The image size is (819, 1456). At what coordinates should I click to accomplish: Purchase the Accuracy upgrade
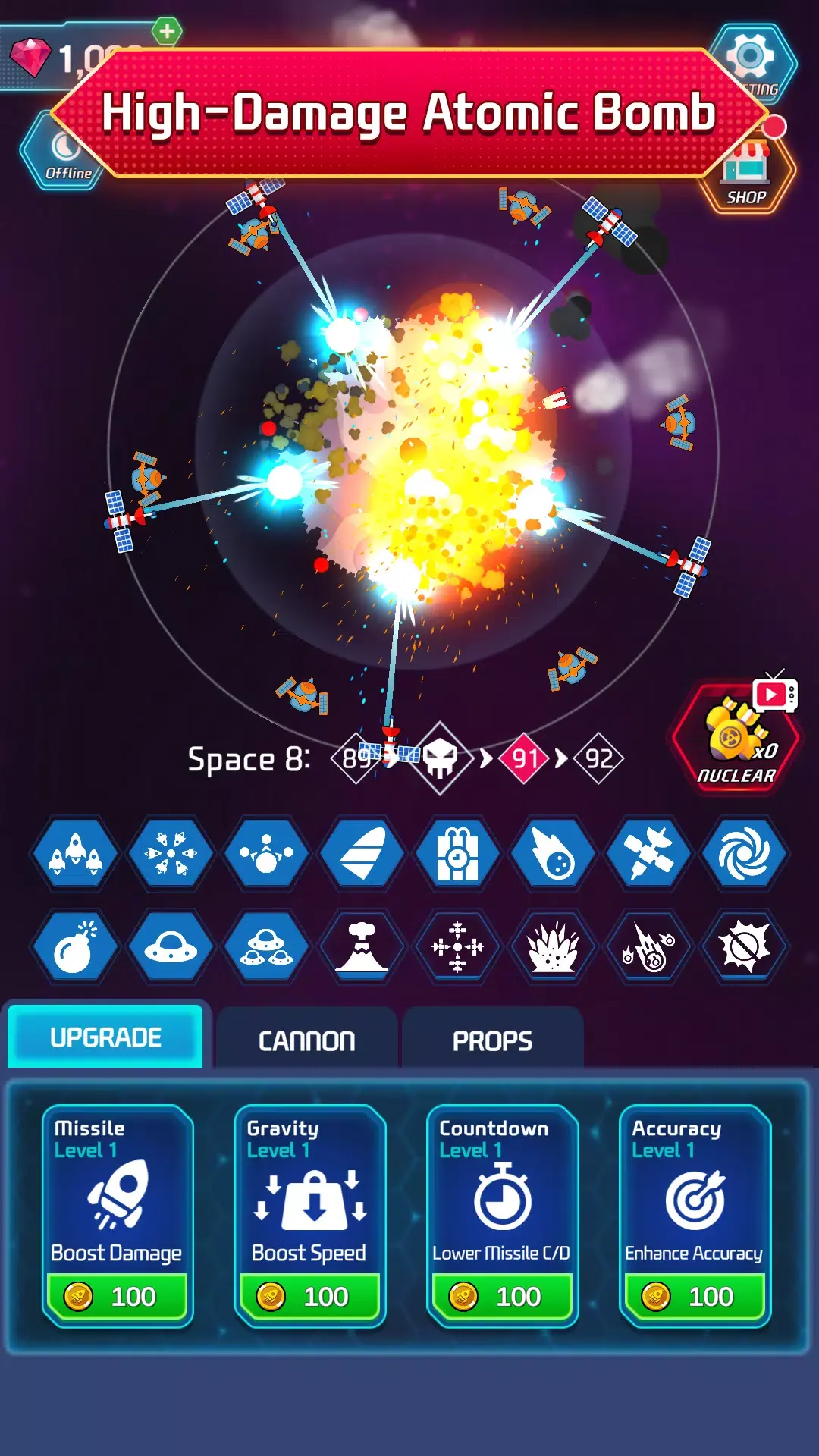point(695,1296)
